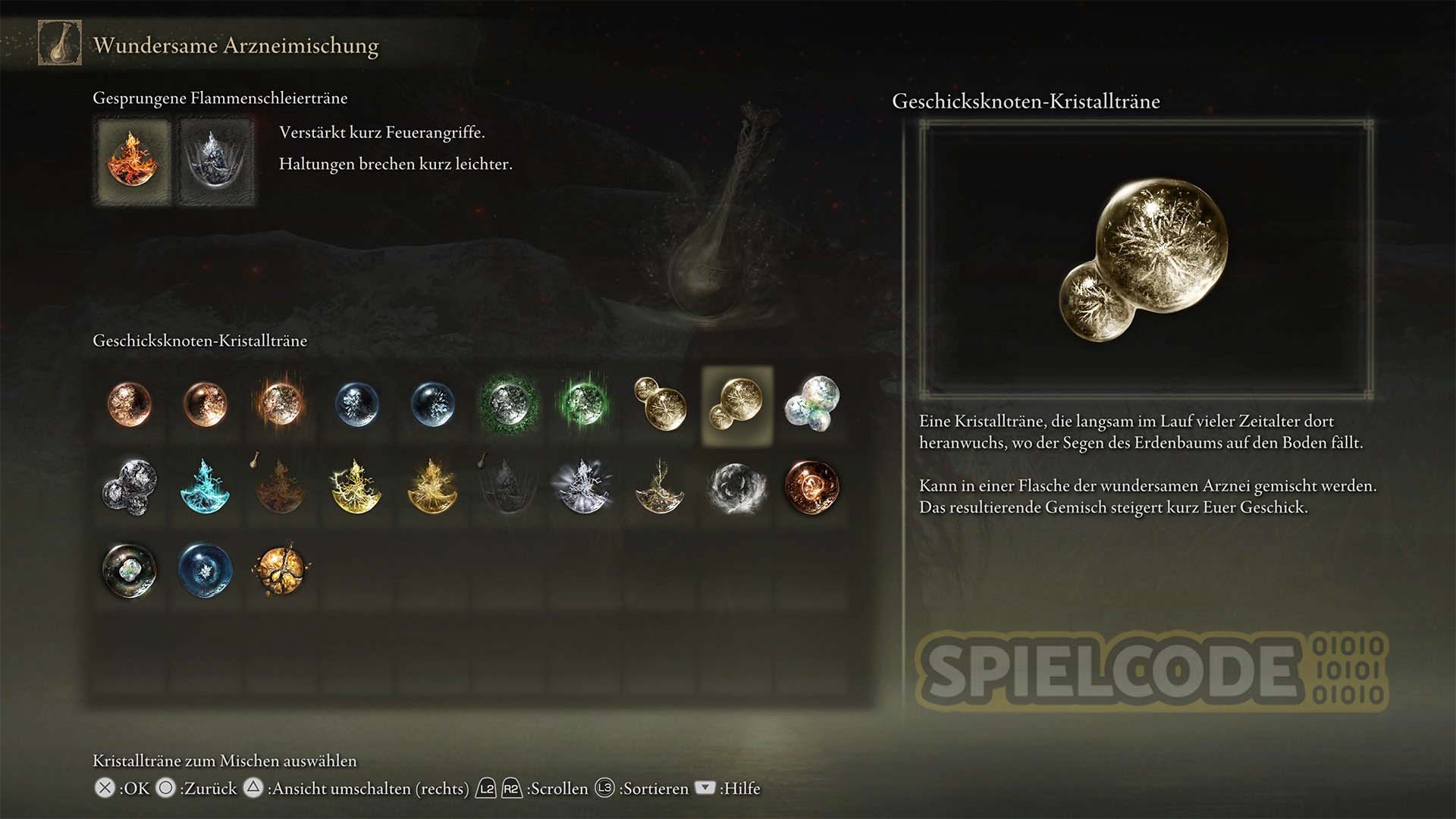This screenshot has width=1456, height=819.
Task: Select the crimson red orb tear
Action: coord(811,486)
